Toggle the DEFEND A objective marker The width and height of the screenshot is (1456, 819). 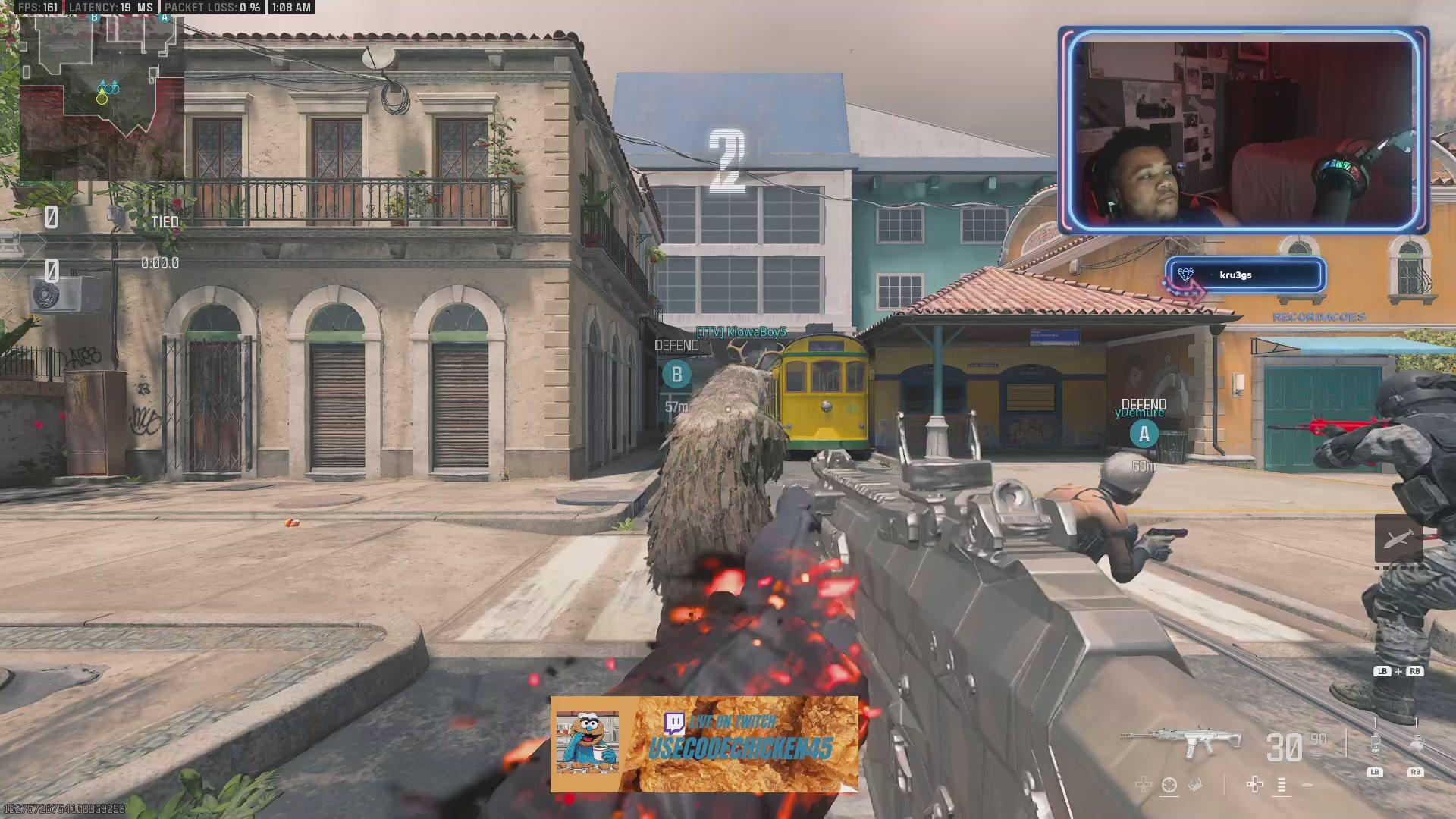click(x=1145, y=435)
